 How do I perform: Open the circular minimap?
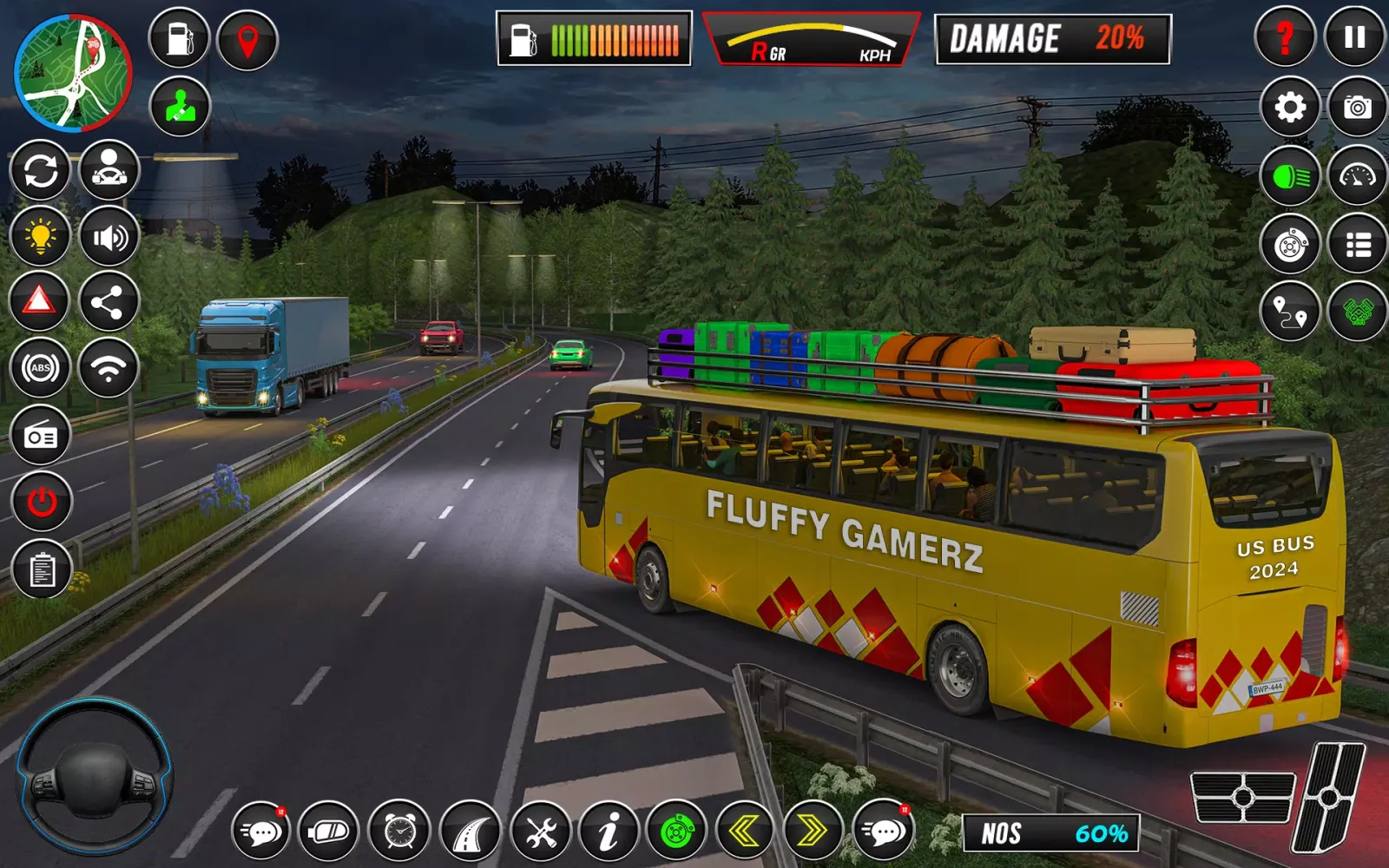[x=73, y=73]
